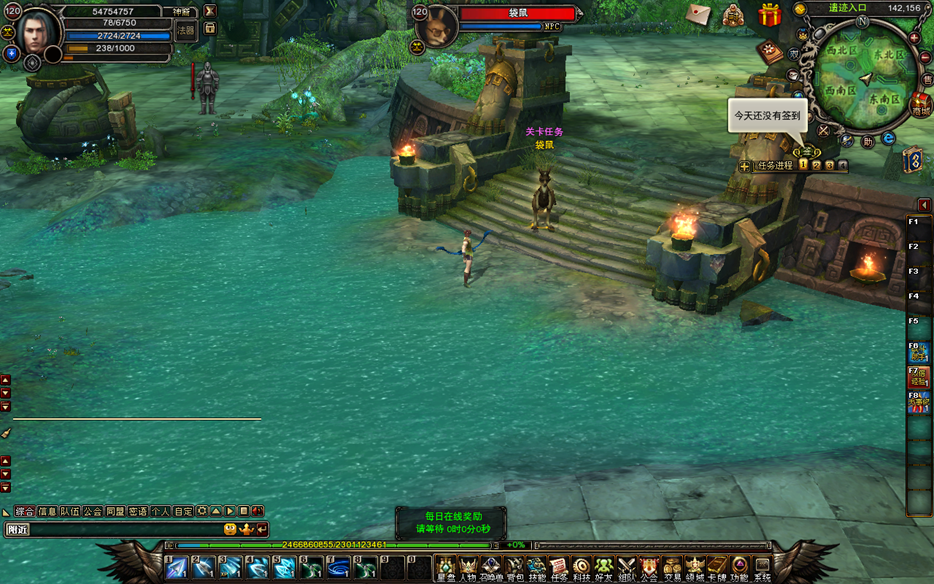Switch to the 队伍 chat tab
The image size is (934, 584).
click(70, 511)
